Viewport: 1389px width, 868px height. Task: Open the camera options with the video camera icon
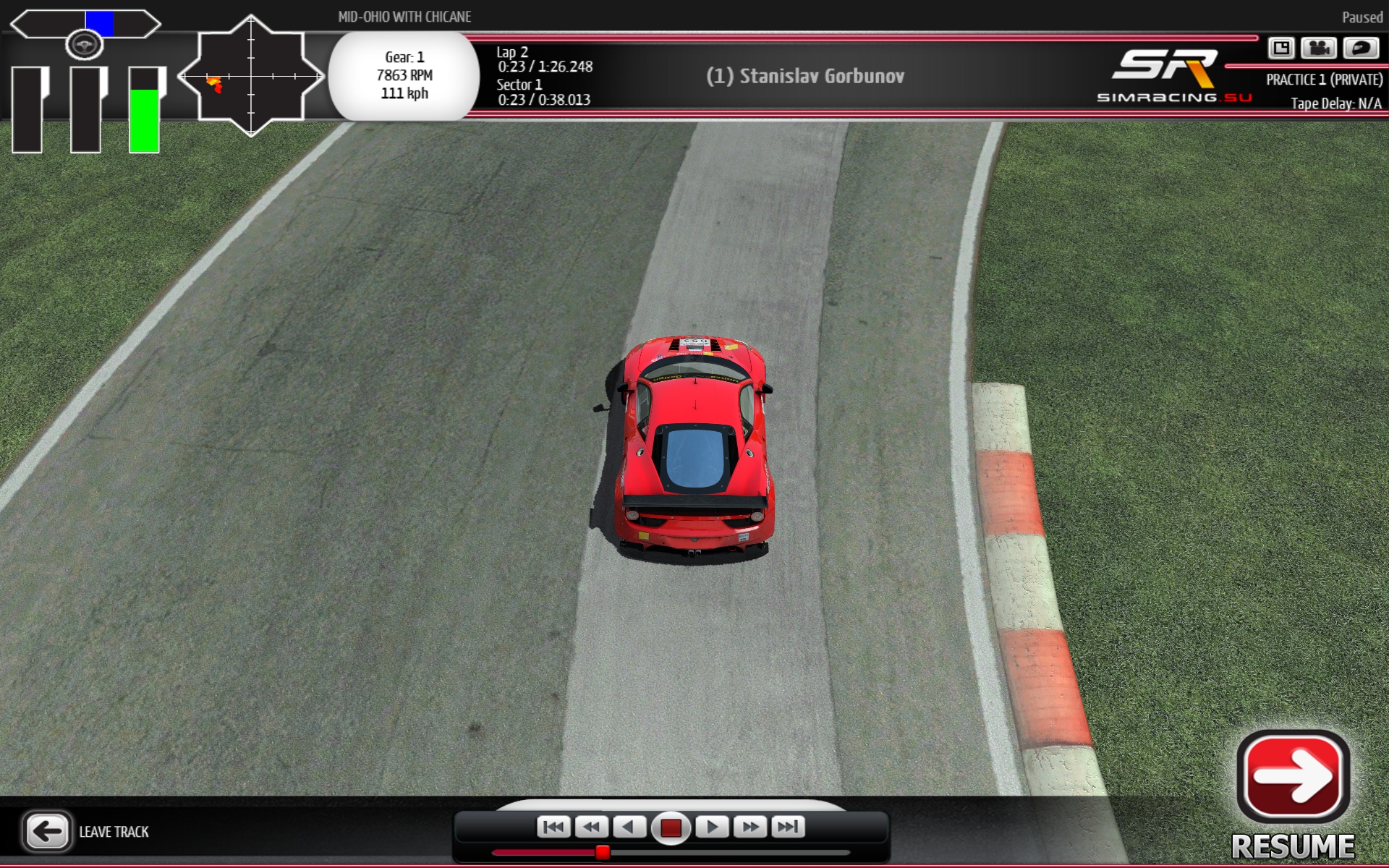[x=1319, y=48]
